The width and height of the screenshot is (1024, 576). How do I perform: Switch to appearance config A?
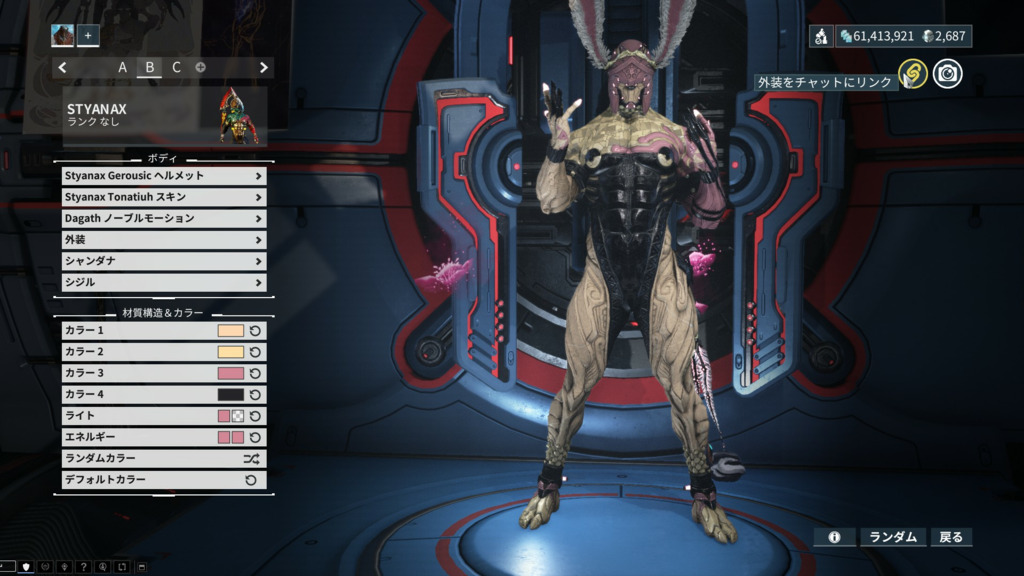tap(123, 67)
